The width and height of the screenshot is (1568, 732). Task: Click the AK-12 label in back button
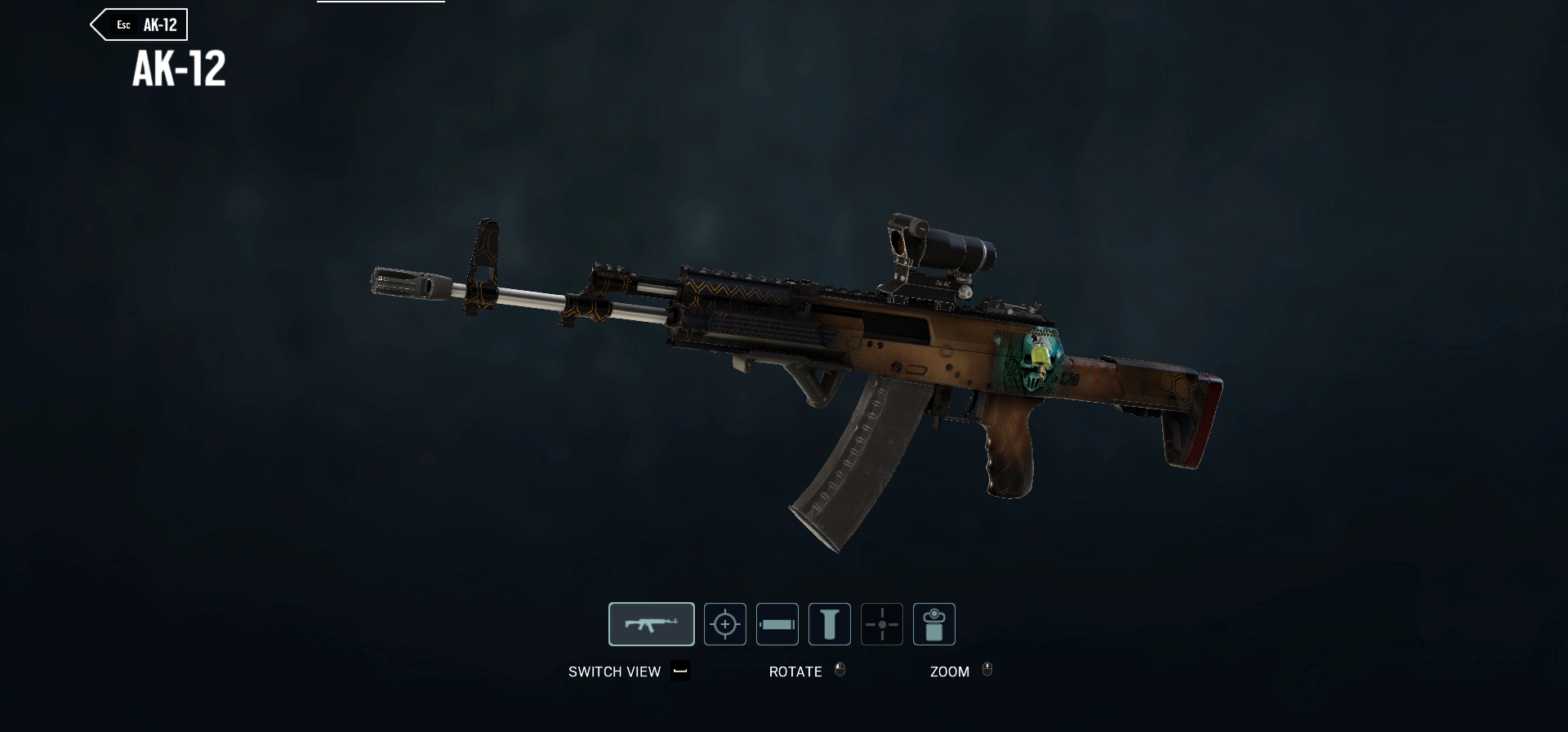[159, 25]
